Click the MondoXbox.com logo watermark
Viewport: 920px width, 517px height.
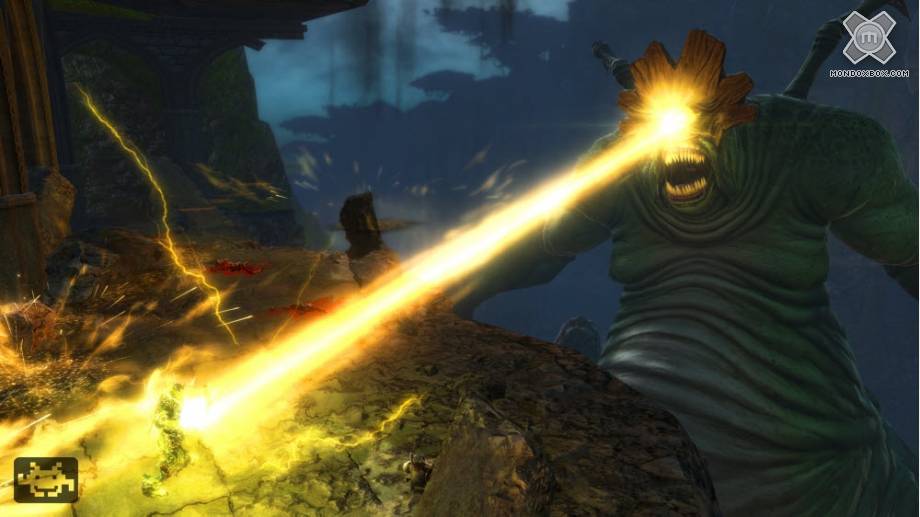(x=868, y=43)
